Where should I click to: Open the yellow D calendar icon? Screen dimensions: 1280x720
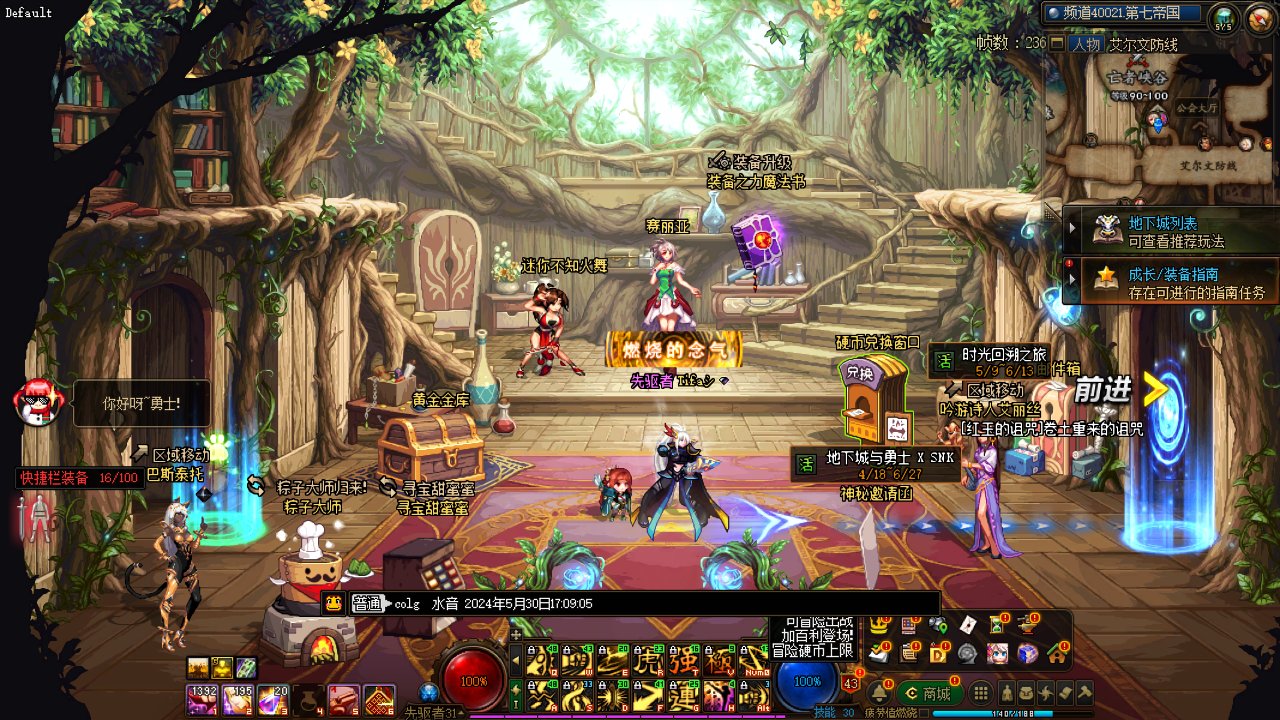click(x=939, y=653)
